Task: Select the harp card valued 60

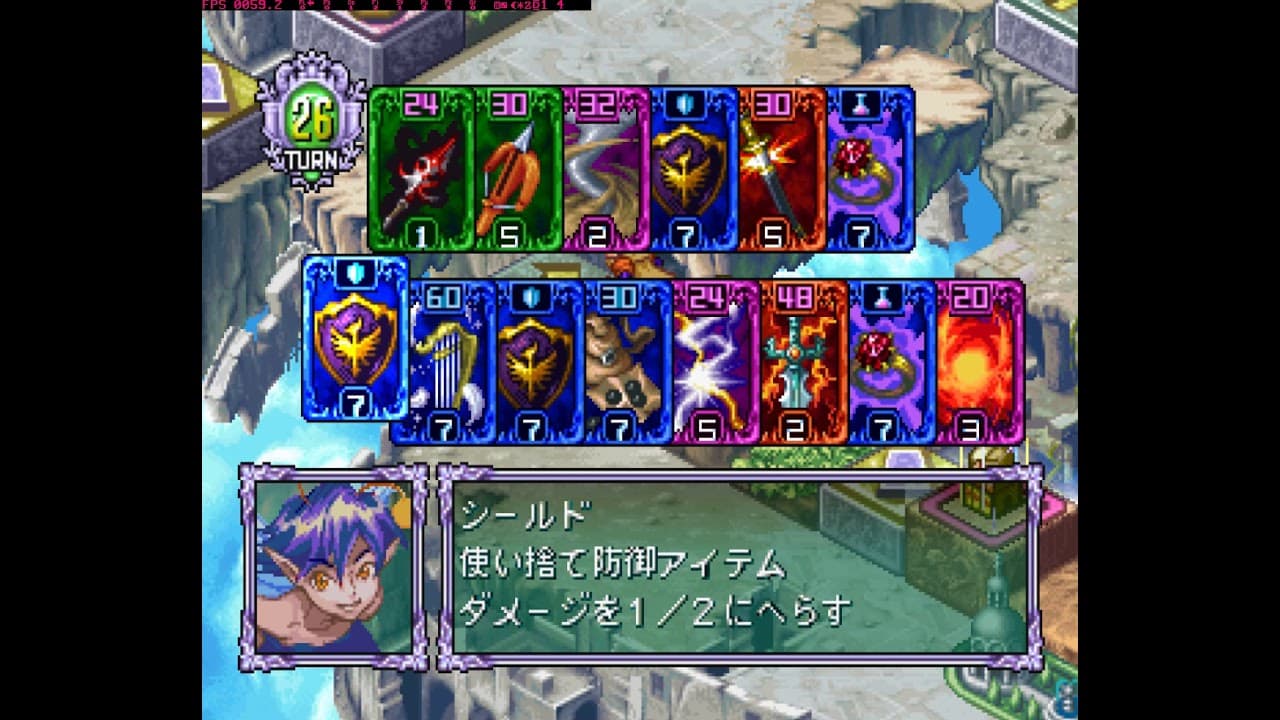Action: (x=450, y=365)
